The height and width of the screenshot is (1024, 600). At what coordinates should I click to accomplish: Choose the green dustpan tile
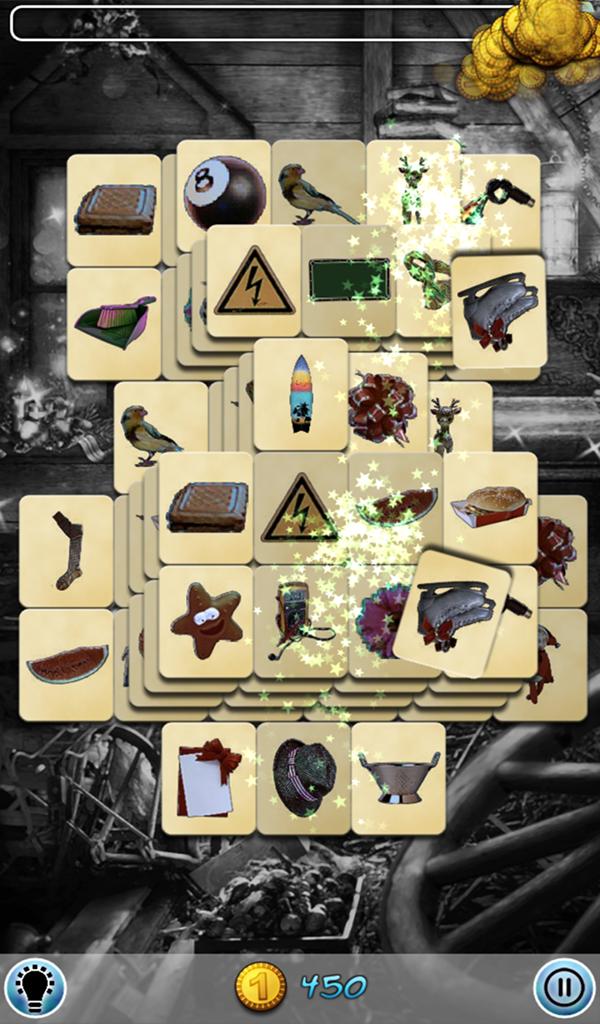click(114, 322)
